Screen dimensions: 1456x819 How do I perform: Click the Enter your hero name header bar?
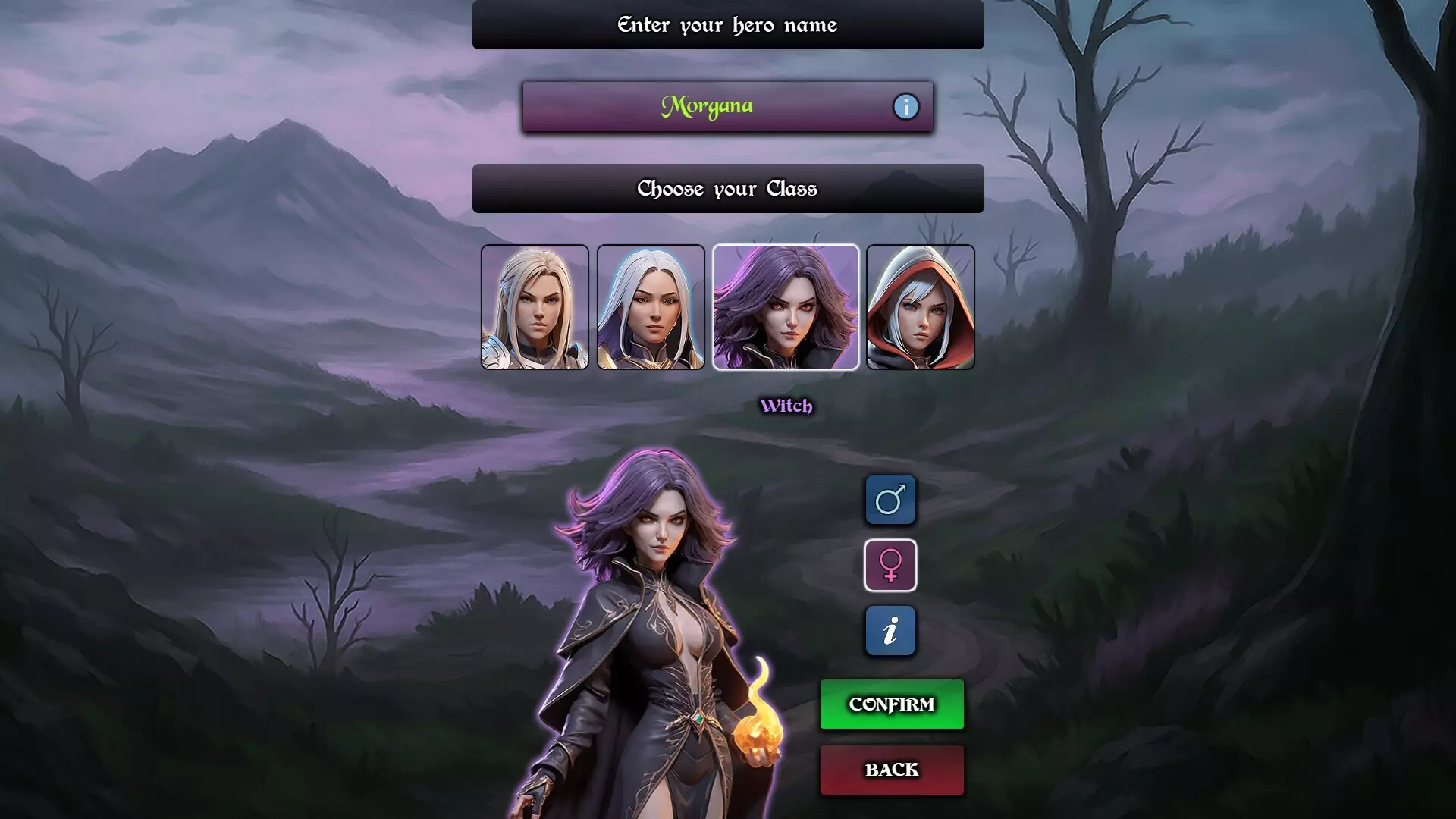pos(727,24)
